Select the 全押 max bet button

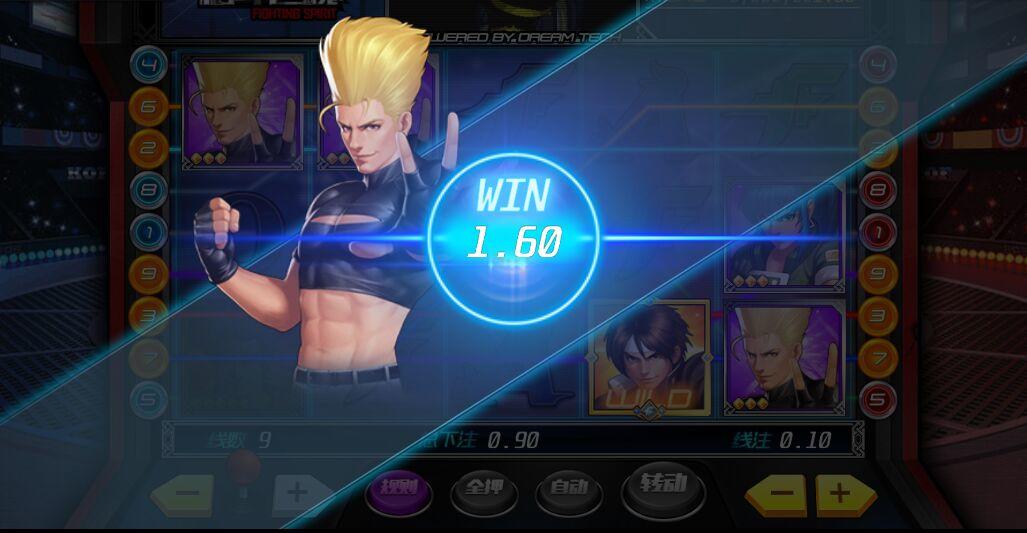click(x=484, y=489)
